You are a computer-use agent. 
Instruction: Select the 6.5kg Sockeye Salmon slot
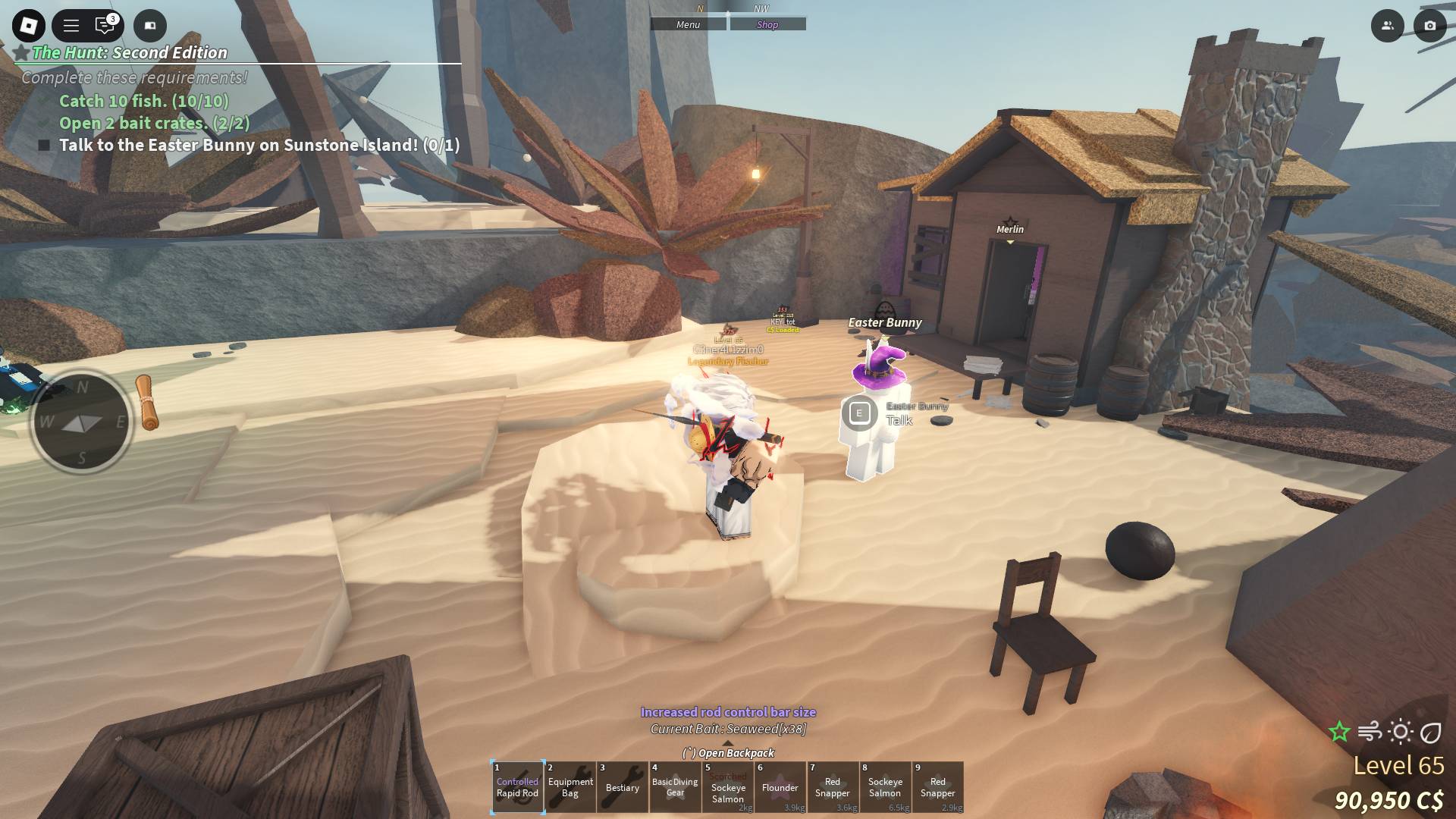click(885, 787)
